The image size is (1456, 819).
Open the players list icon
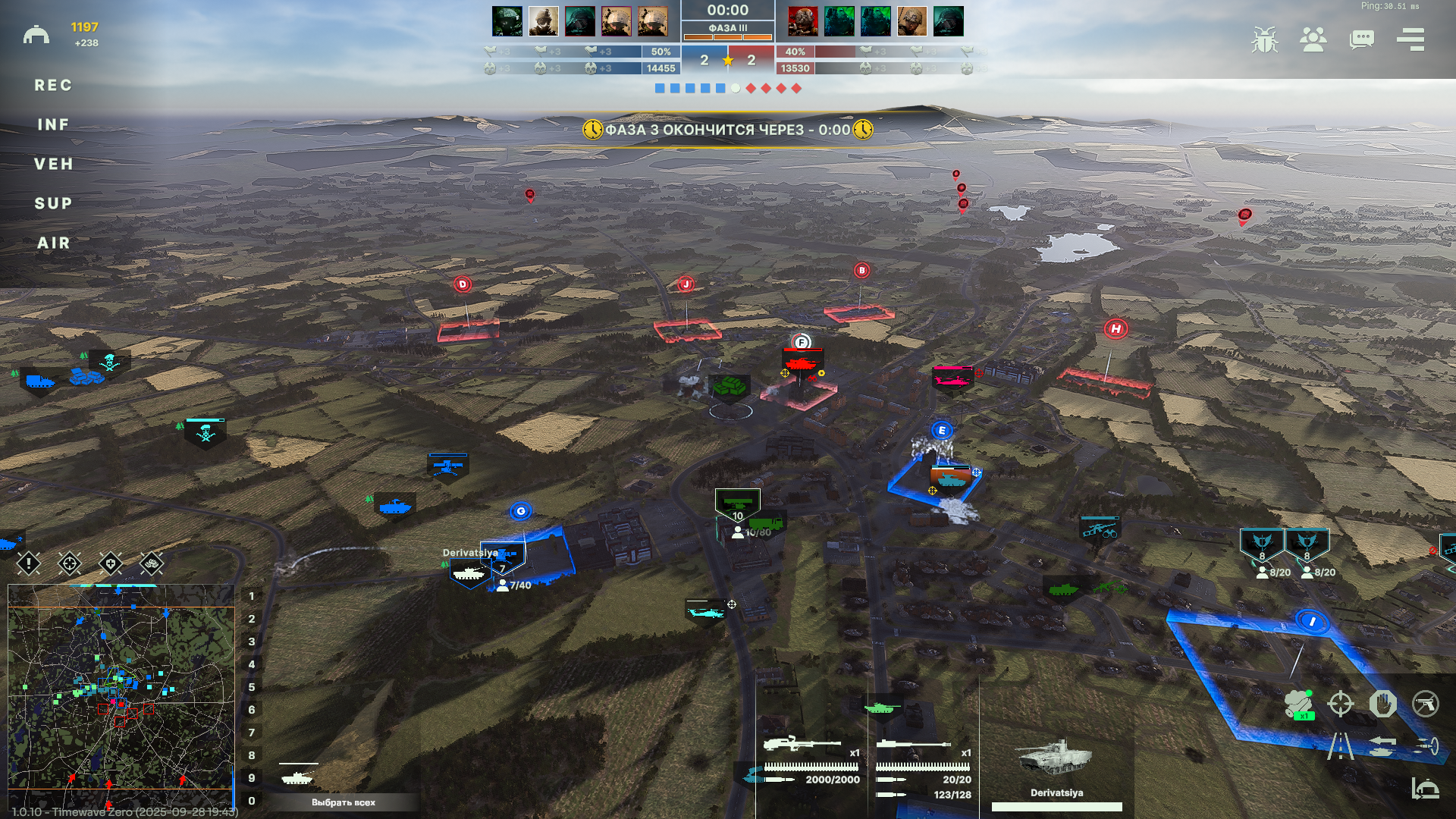1313,39
